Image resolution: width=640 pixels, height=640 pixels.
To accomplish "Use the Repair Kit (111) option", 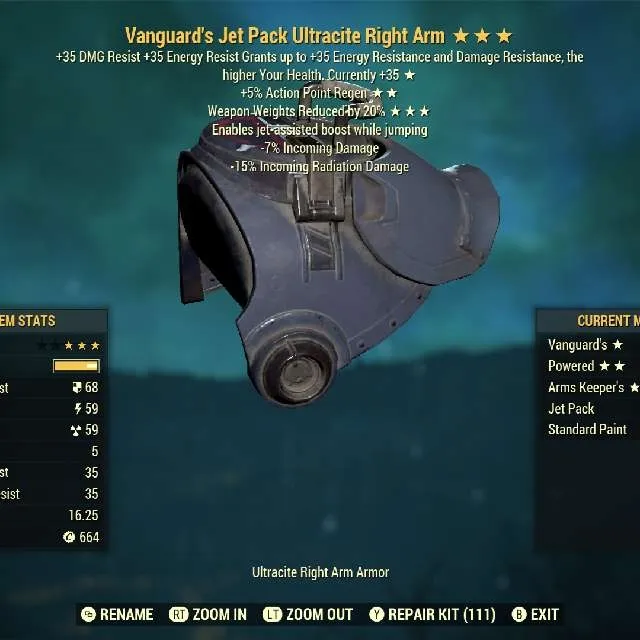I will pos(434,614).
